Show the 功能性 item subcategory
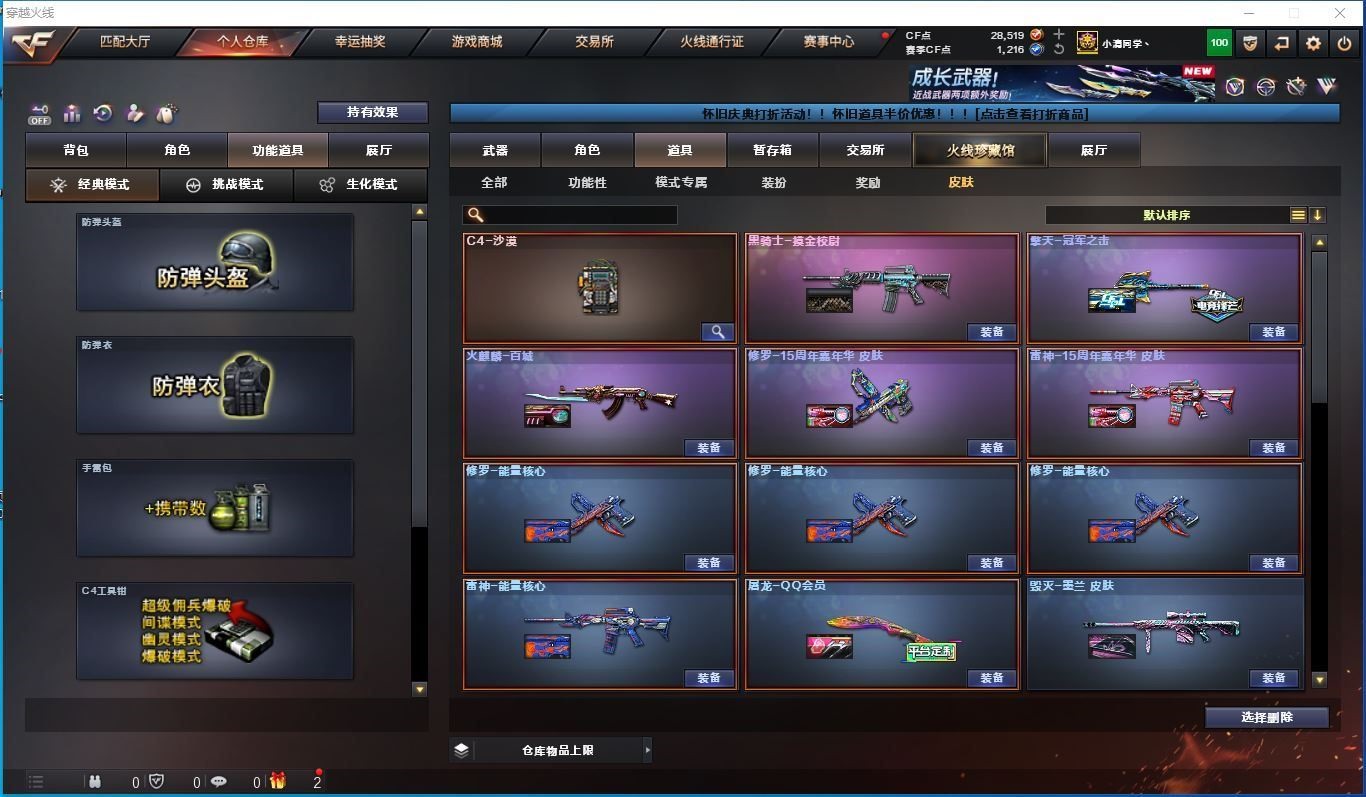Screen dimensions: 1366x797 (587, 183)
